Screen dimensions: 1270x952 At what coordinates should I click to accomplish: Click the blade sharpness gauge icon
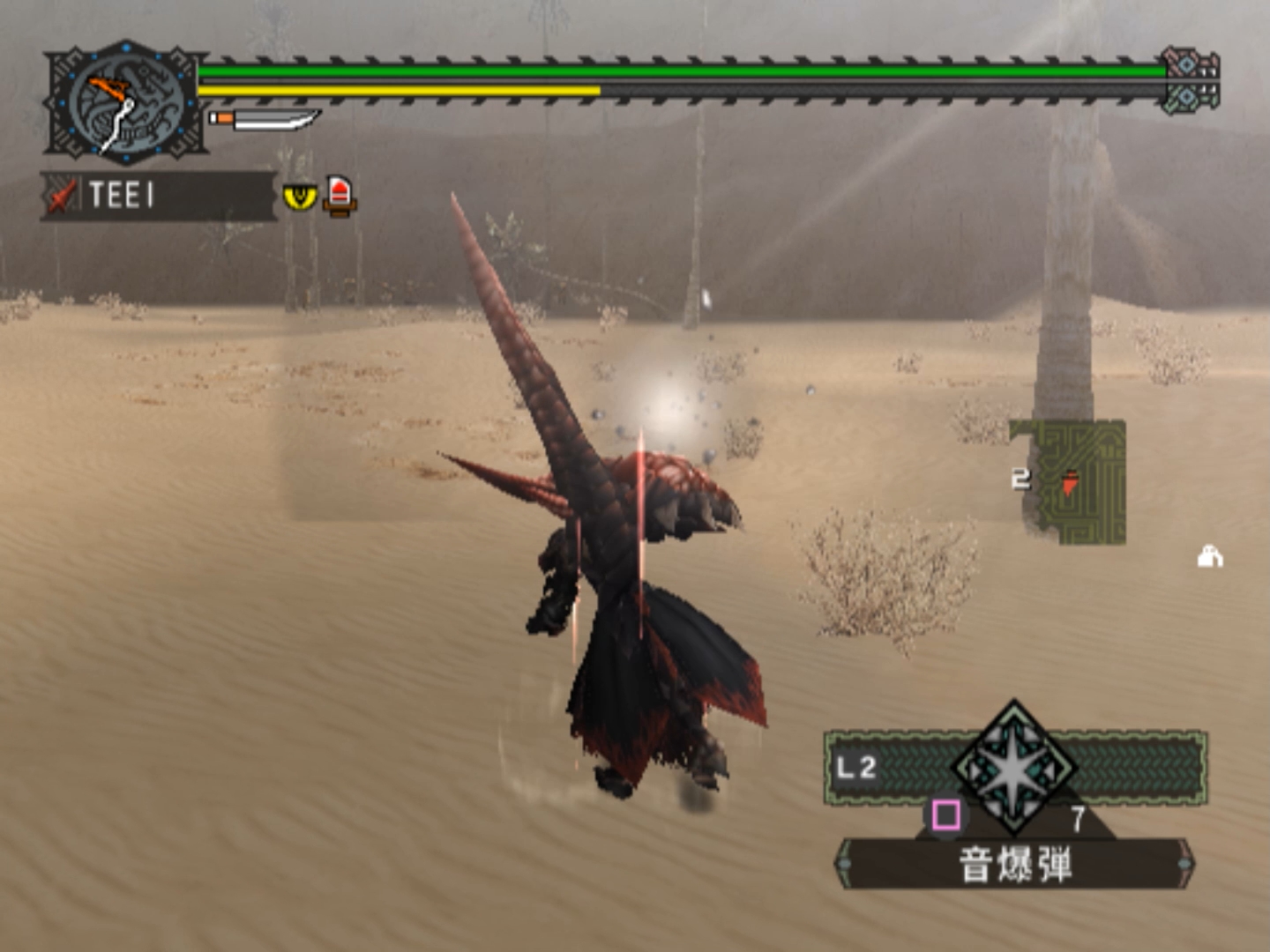[x=265, y=119]
